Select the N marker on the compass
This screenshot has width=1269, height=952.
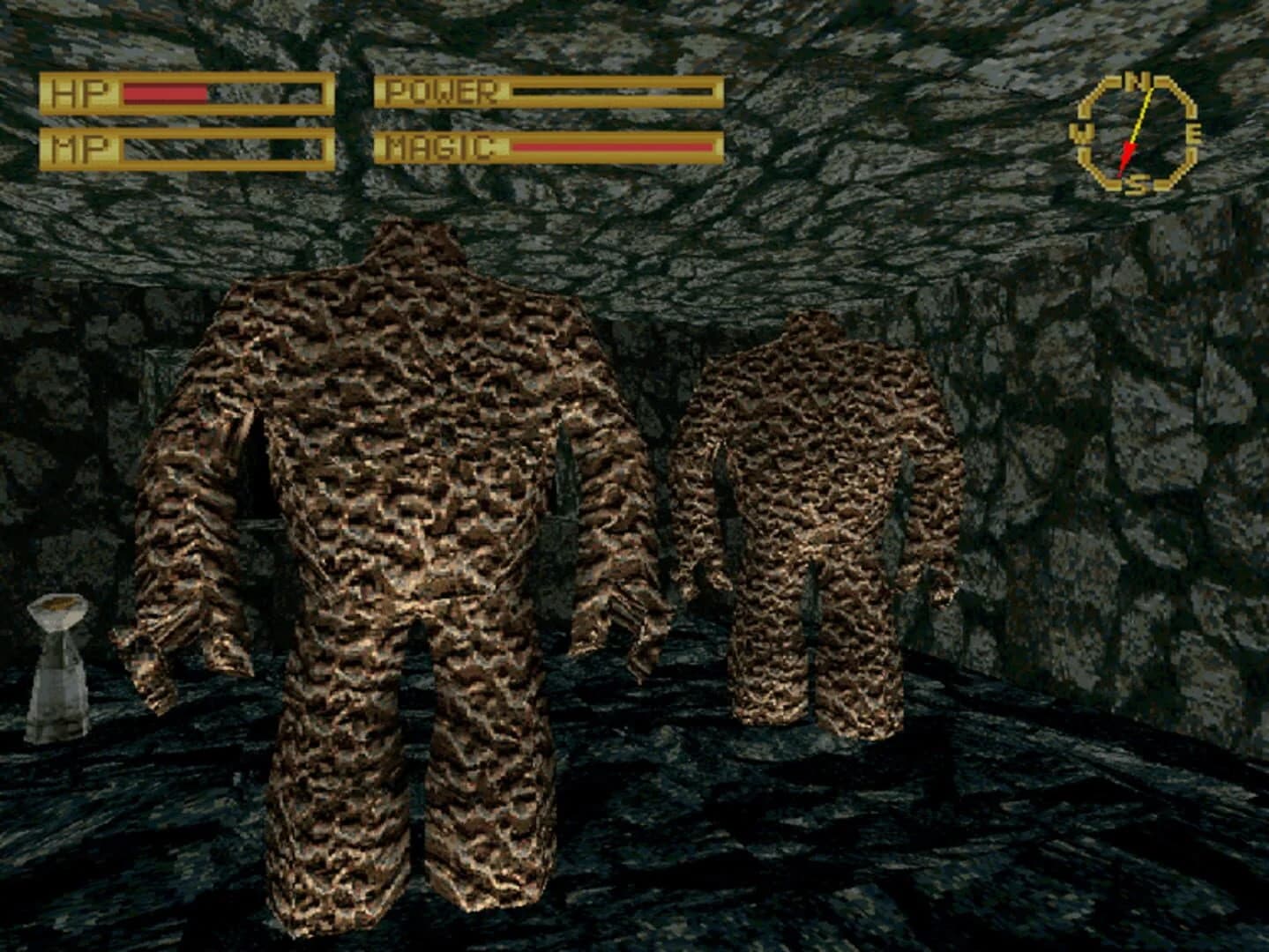(x=1137, y=81)
